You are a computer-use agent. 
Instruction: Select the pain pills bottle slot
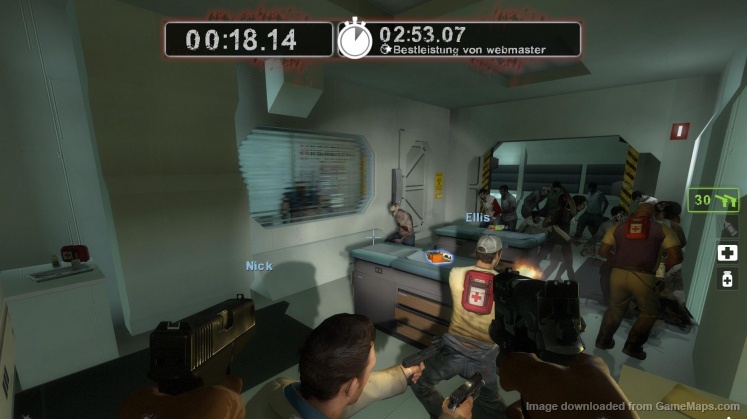tap(727, 279)
